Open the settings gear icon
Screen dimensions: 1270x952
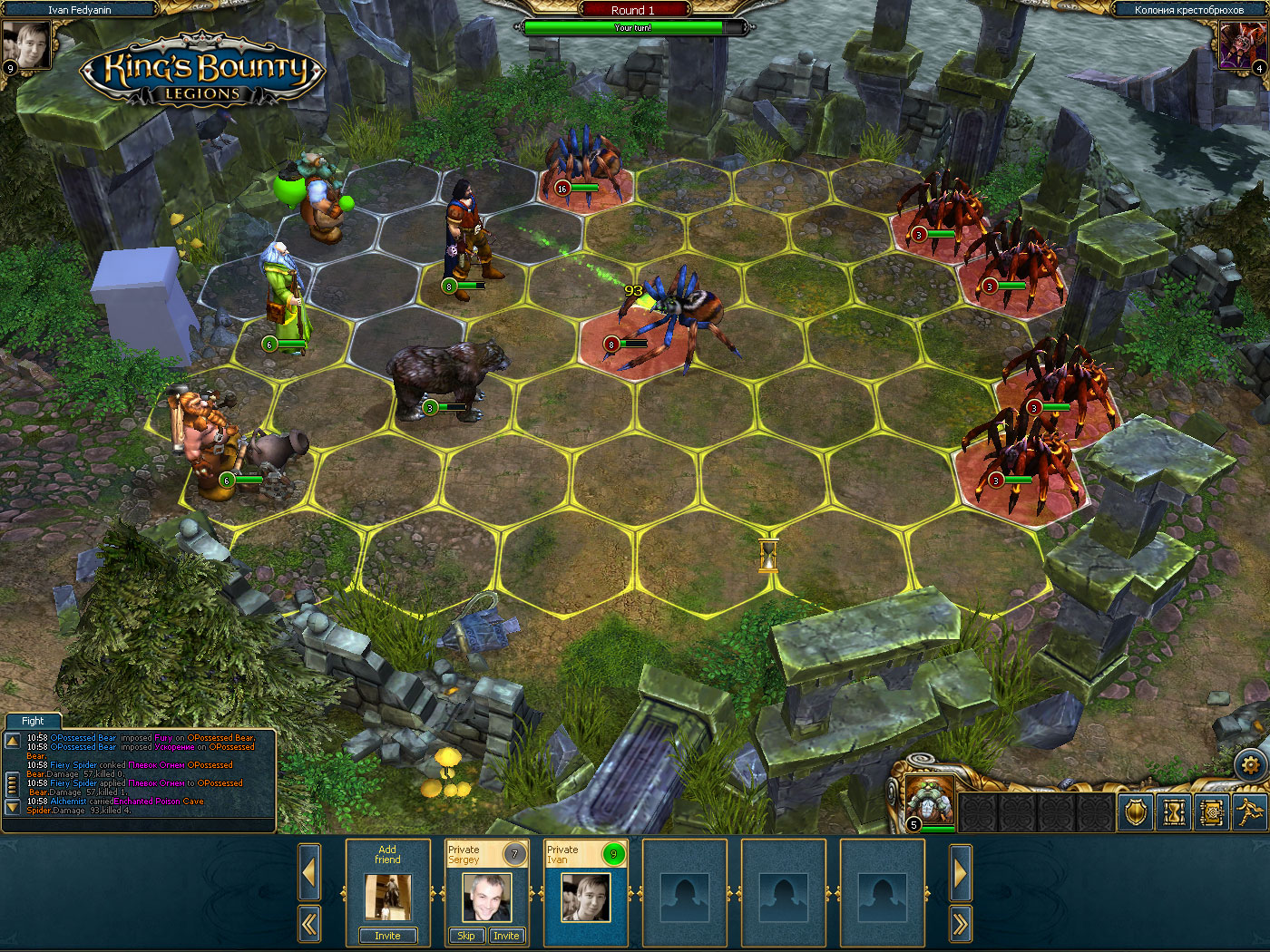(1252, 764)
